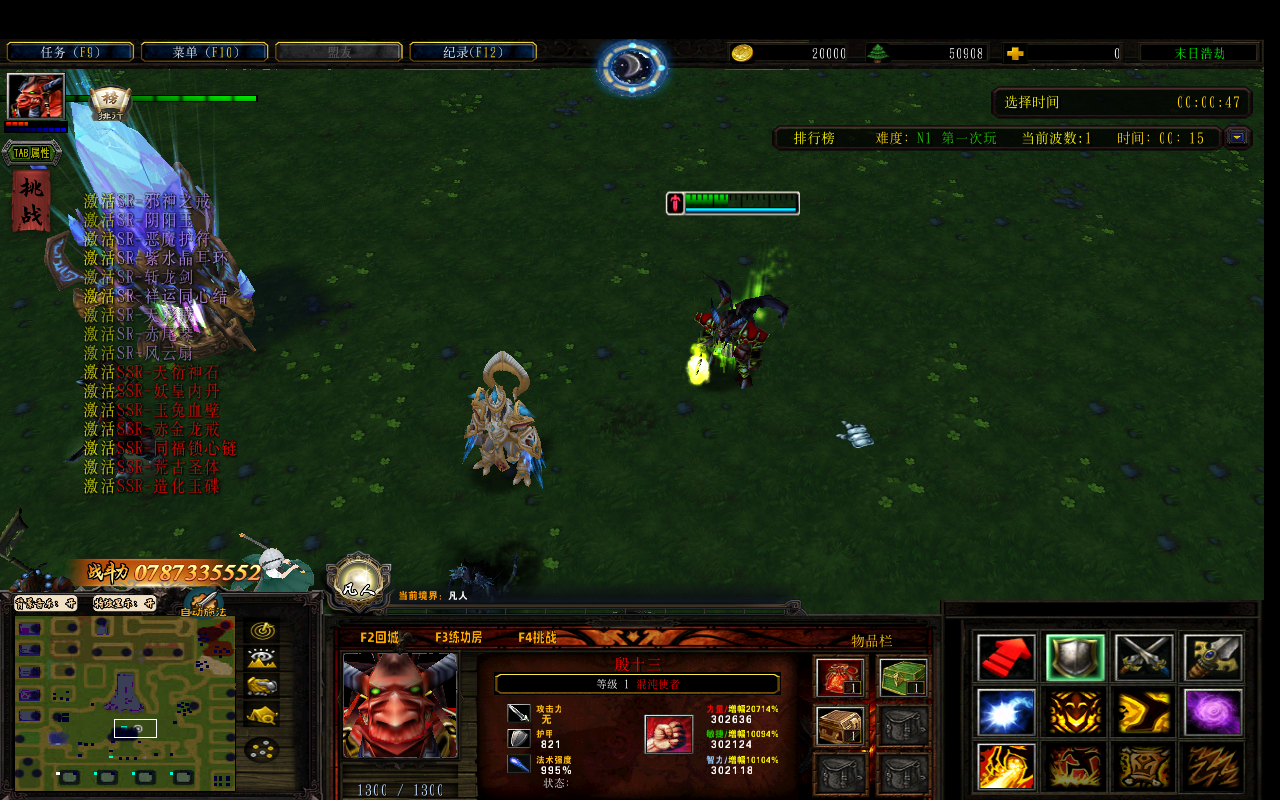This screenshot has width=1280, height=800.
Task: Click the hero portrait icon at top-left
Action: tap(36, 96)
